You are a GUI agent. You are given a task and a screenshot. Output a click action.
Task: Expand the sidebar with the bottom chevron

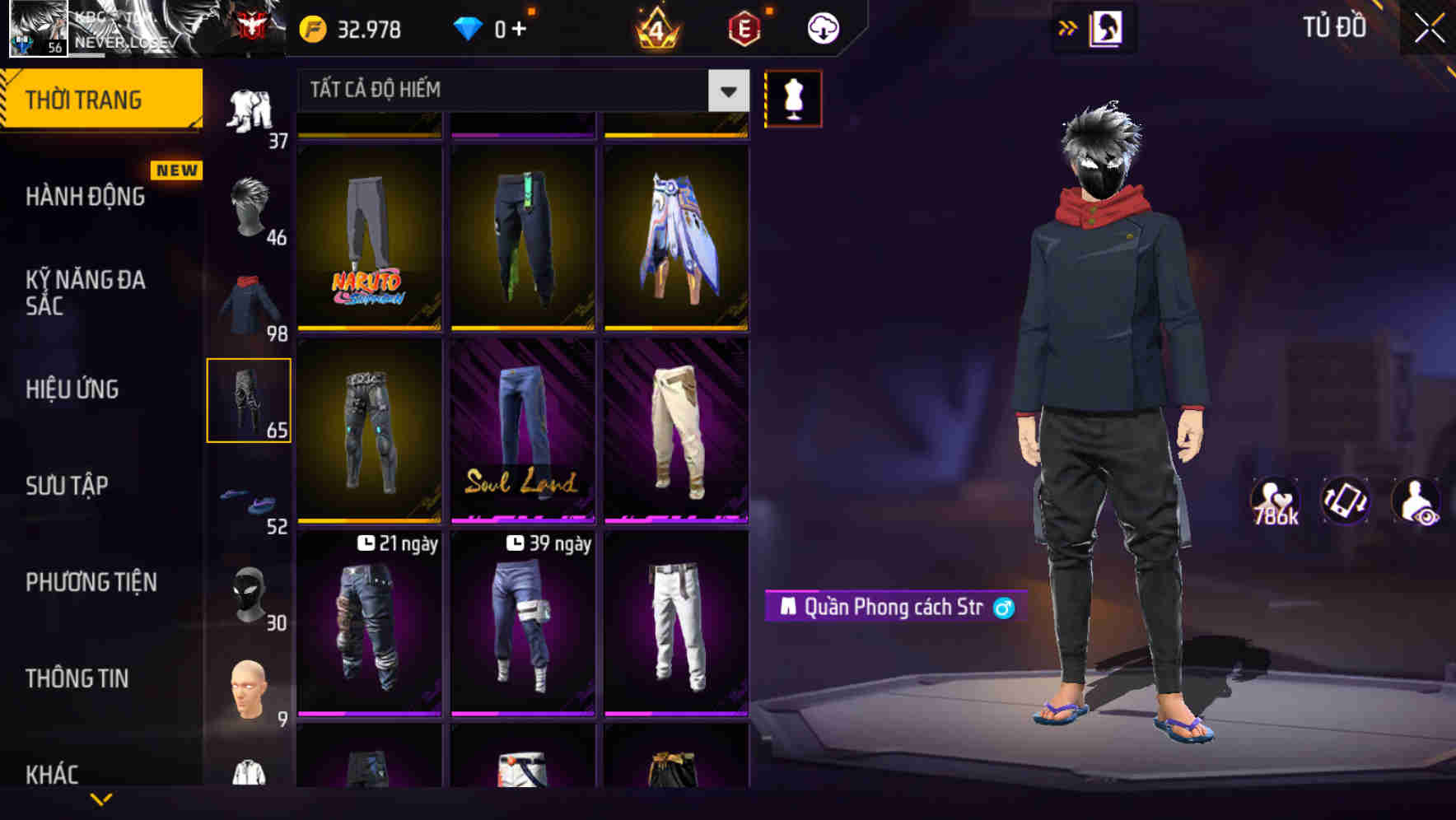[101, 800]
